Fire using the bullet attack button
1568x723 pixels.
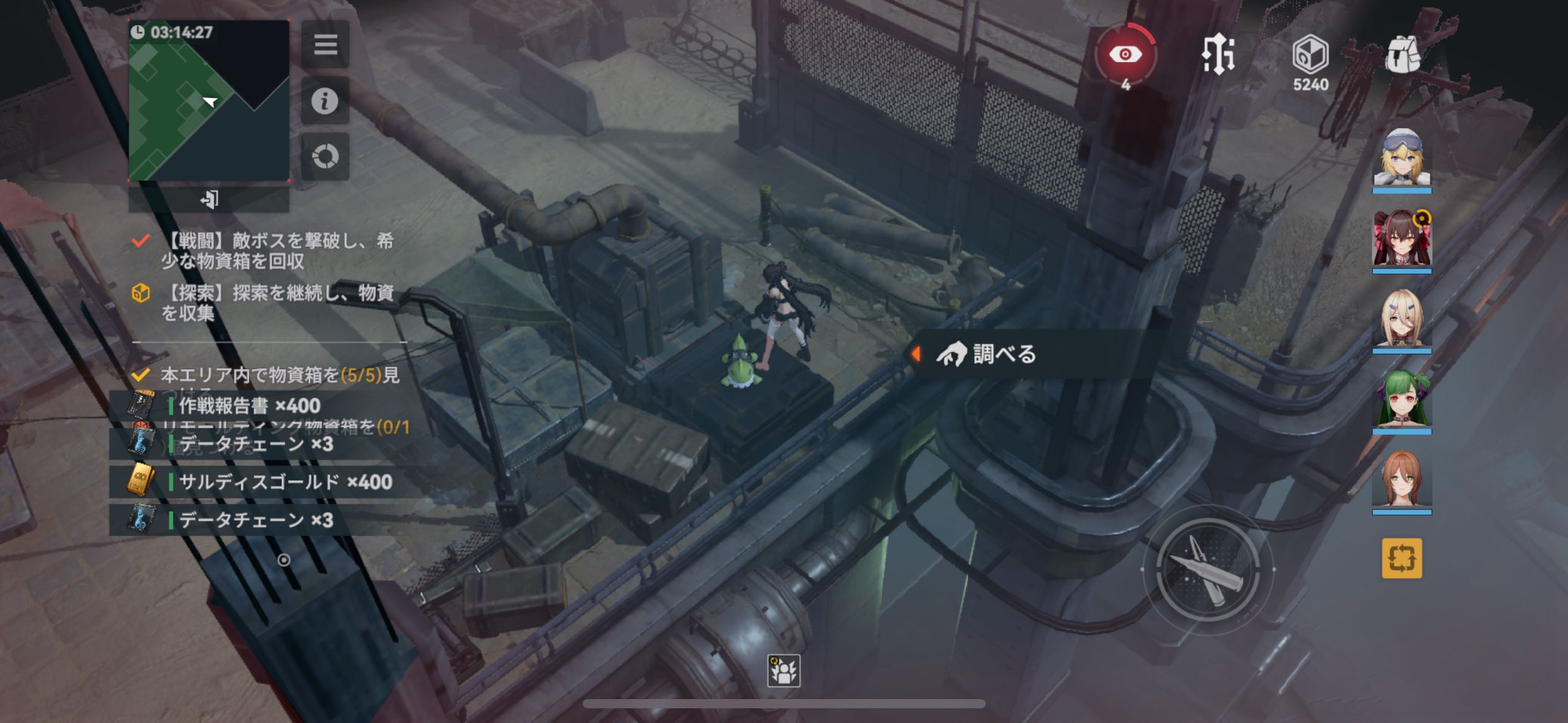click(x=1207, y=569)
